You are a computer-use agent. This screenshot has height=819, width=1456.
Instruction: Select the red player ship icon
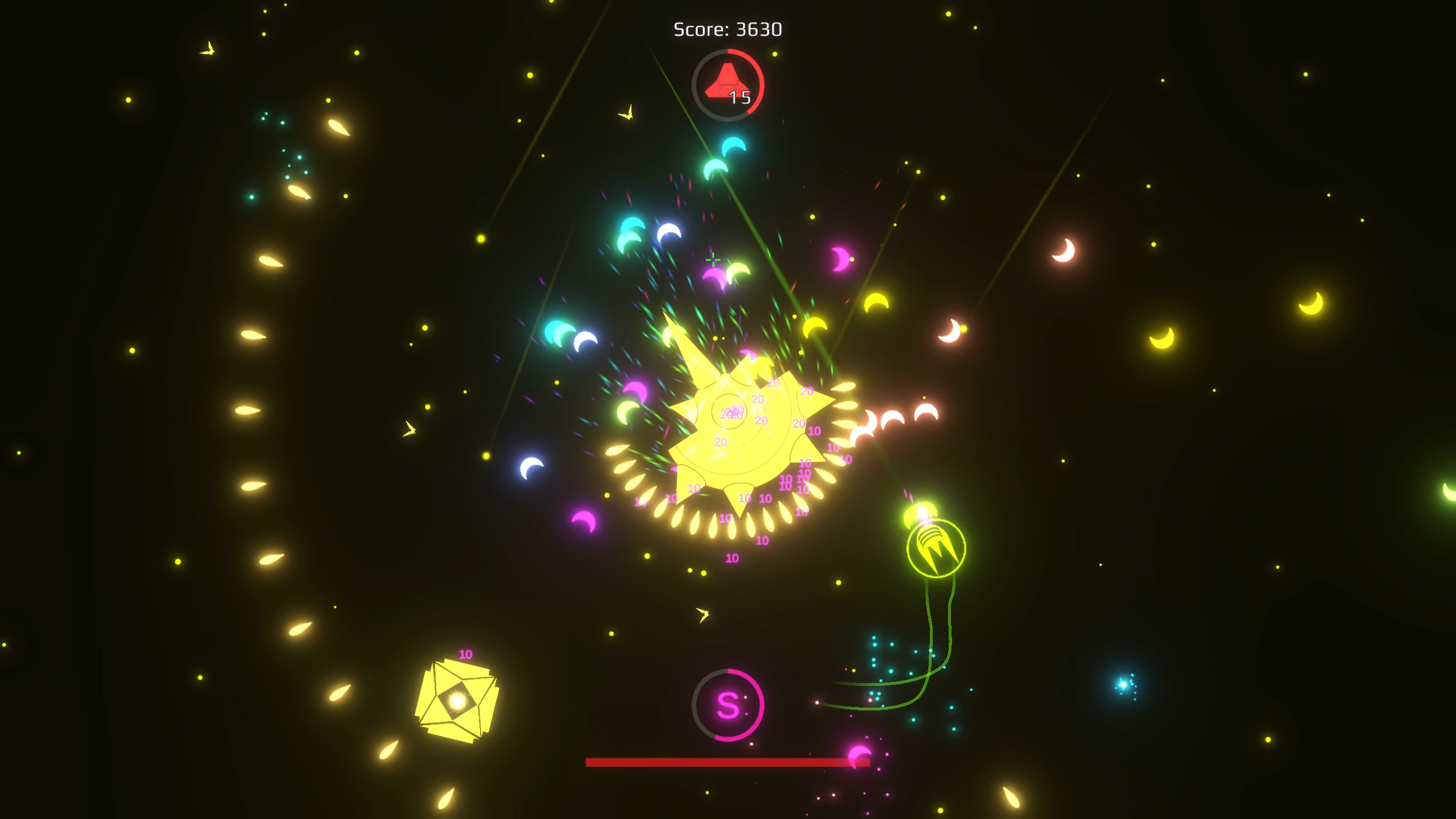pyautogui.click(x=728, y=81)
